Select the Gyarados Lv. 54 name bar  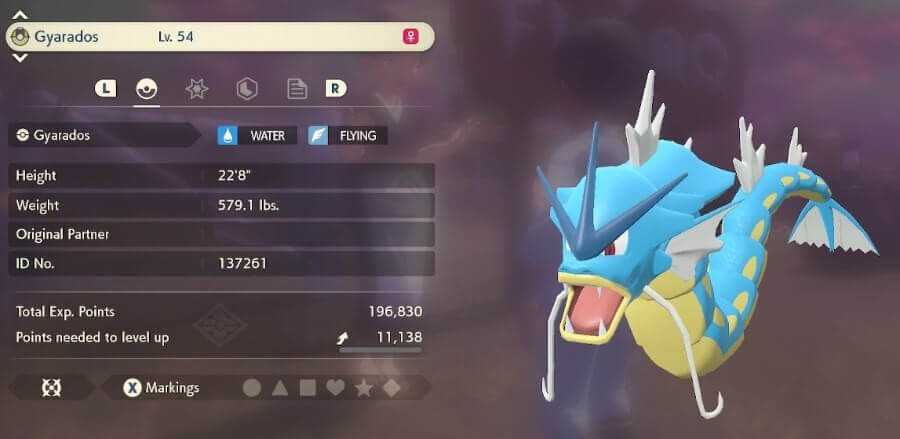[x=220, y=37]
